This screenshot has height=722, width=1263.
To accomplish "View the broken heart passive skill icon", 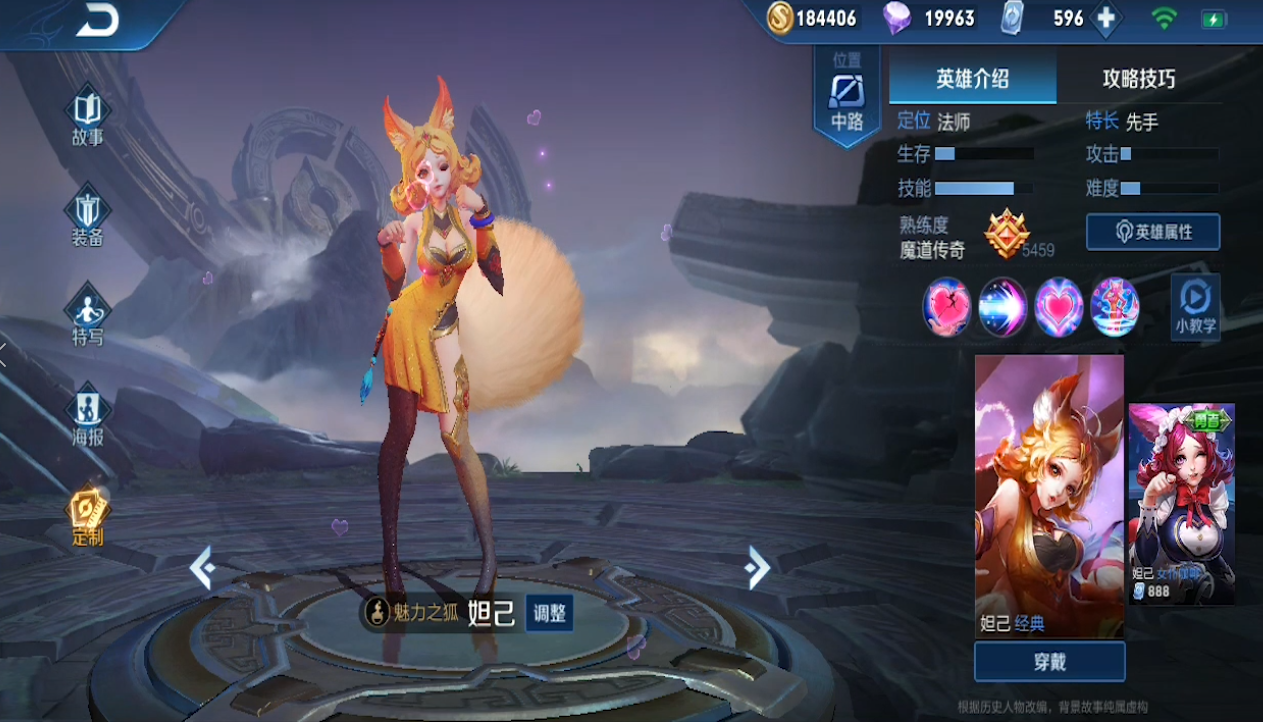I will (x=947, y=307).
